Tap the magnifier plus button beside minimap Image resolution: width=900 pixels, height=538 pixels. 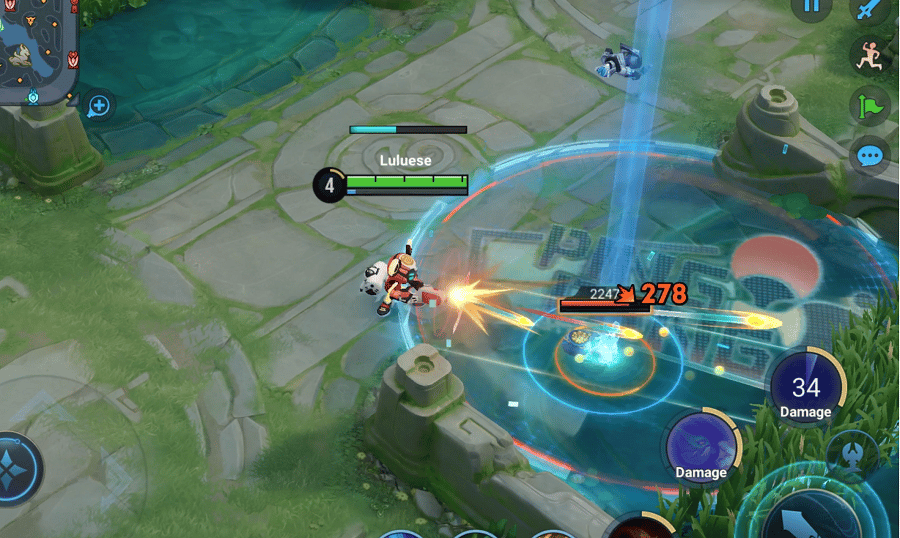(99, 105)
